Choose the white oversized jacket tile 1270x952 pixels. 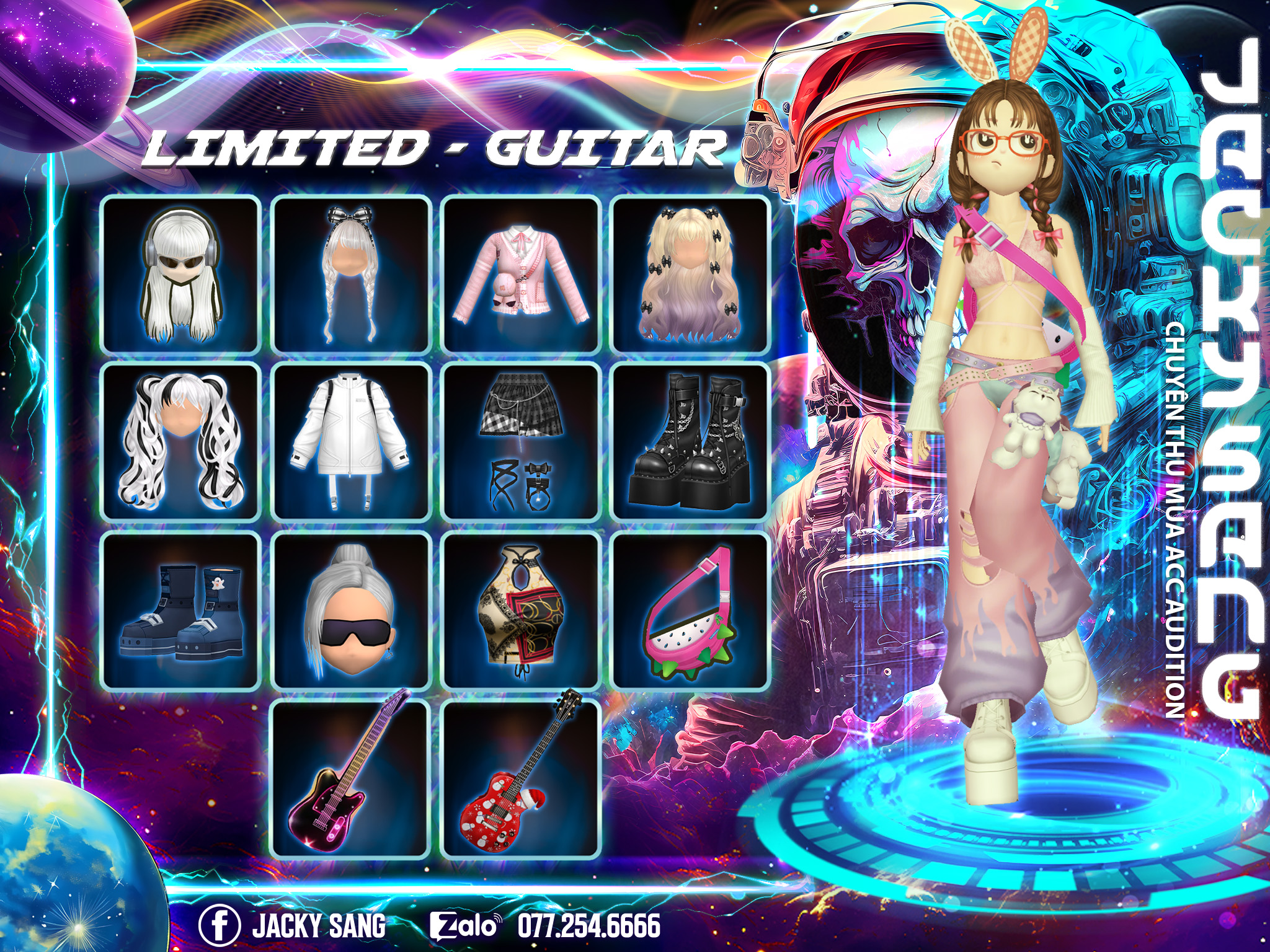point(351,442)
